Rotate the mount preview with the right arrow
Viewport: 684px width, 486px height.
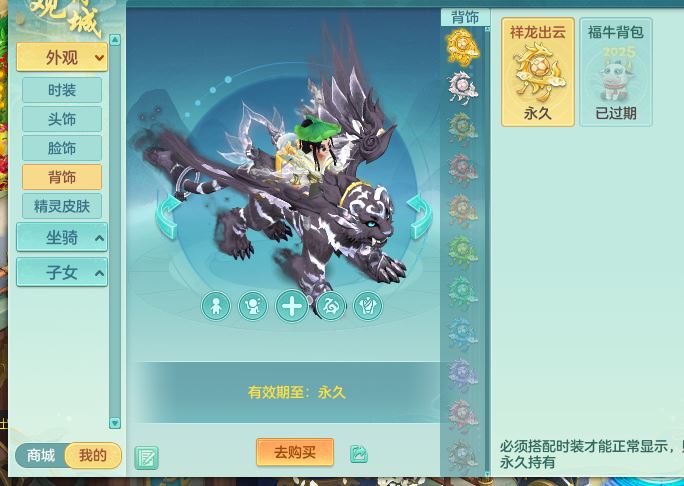[x=419, y=216]
